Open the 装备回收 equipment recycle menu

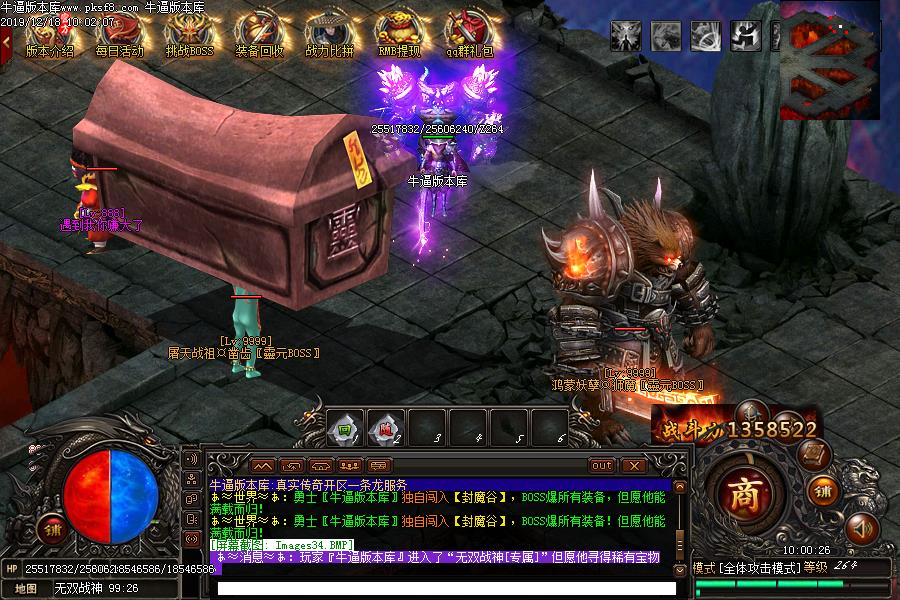(259, 35)
